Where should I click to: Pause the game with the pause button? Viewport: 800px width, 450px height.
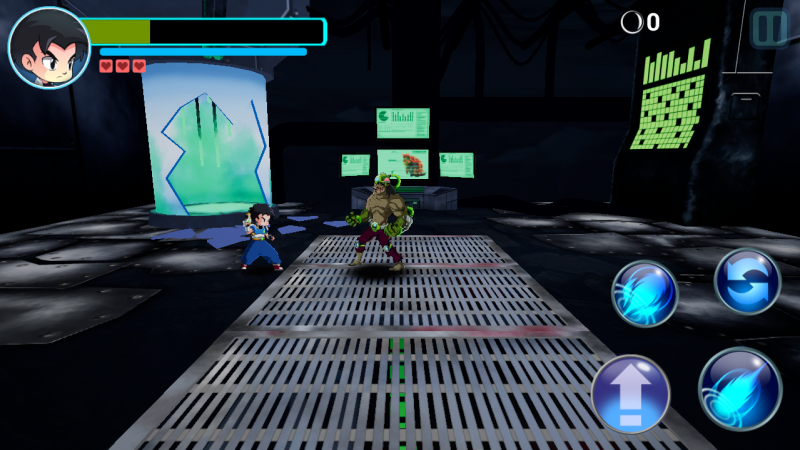tap(769, 28)
